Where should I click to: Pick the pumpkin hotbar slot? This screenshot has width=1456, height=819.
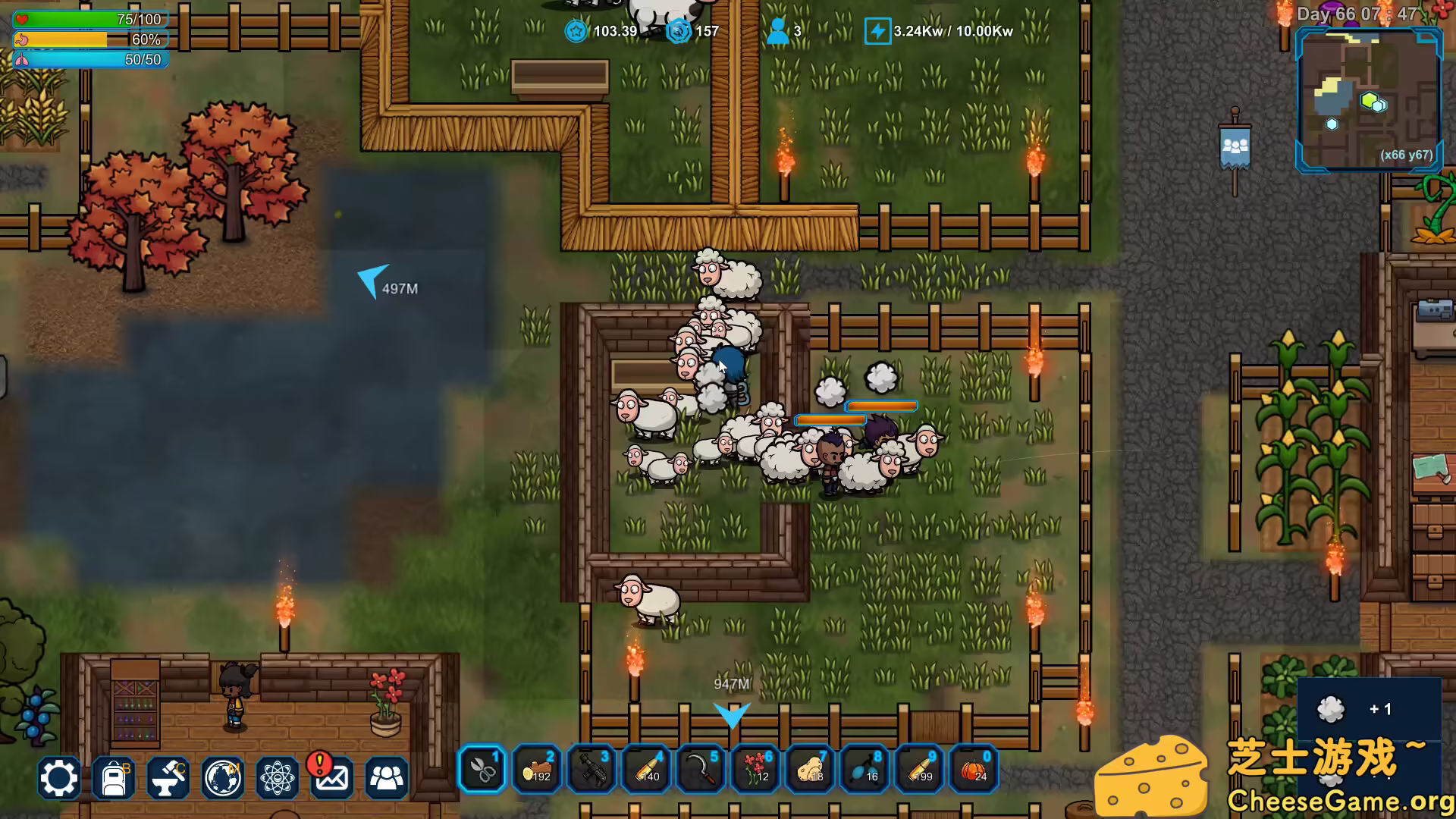974,769
